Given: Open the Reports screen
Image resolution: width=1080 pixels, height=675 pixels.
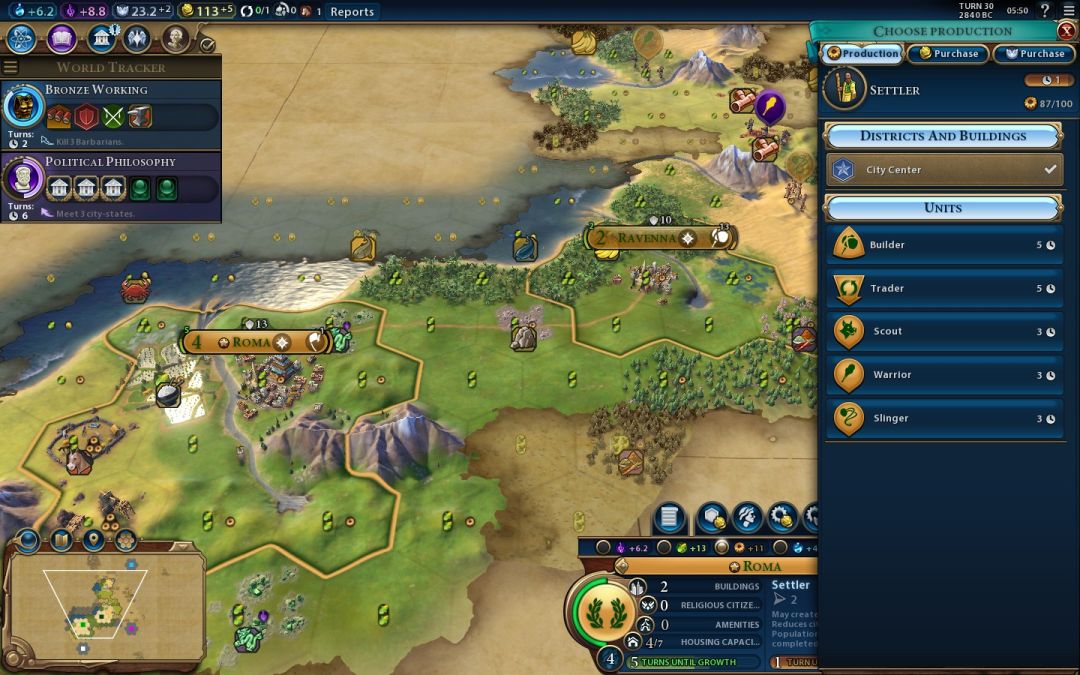Looking at the screenshot, I should click(352, 12).
